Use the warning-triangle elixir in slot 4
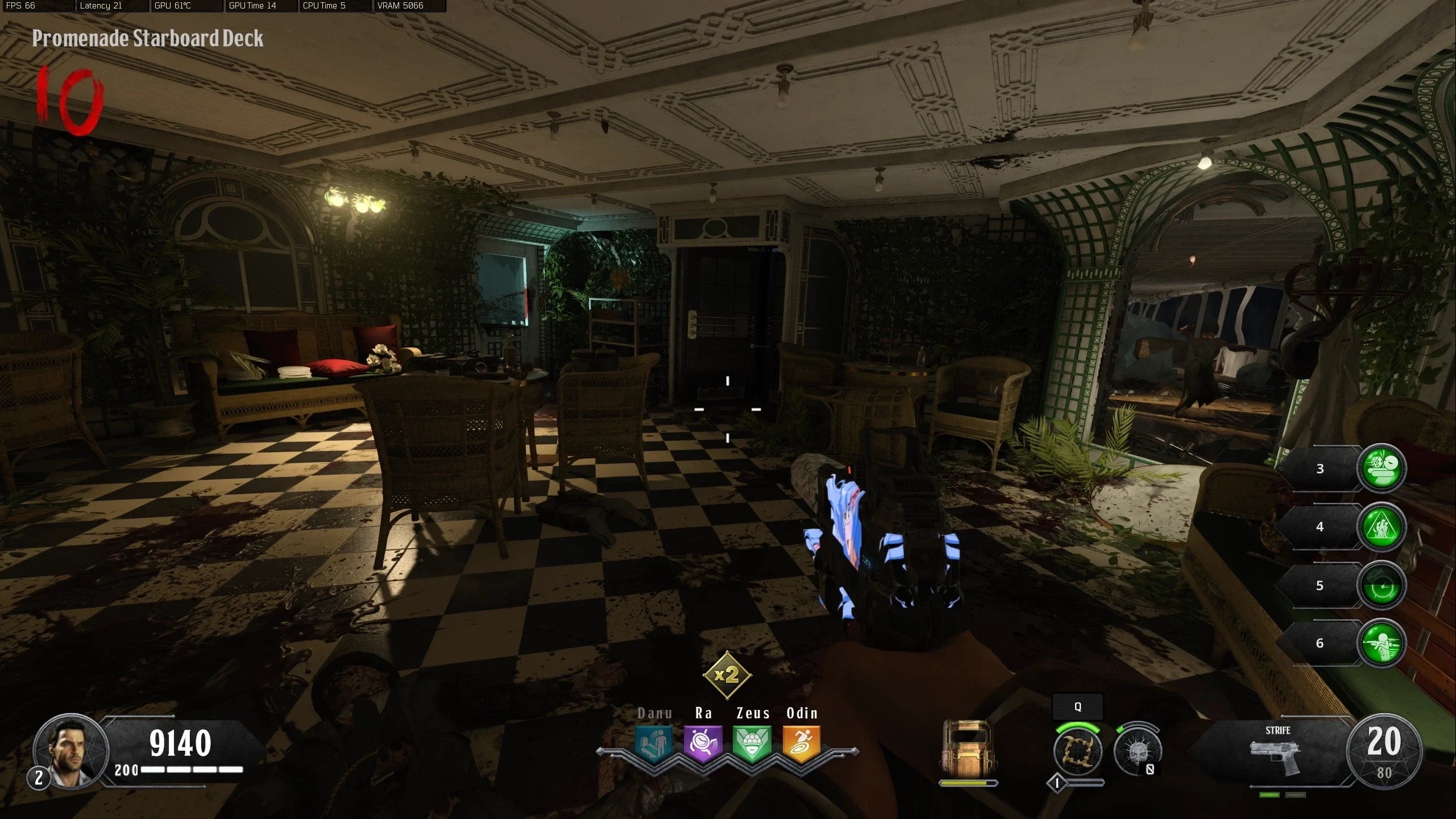Image resolution: width=1456 pixels, height=819 pixels. tap(1382, 527)
